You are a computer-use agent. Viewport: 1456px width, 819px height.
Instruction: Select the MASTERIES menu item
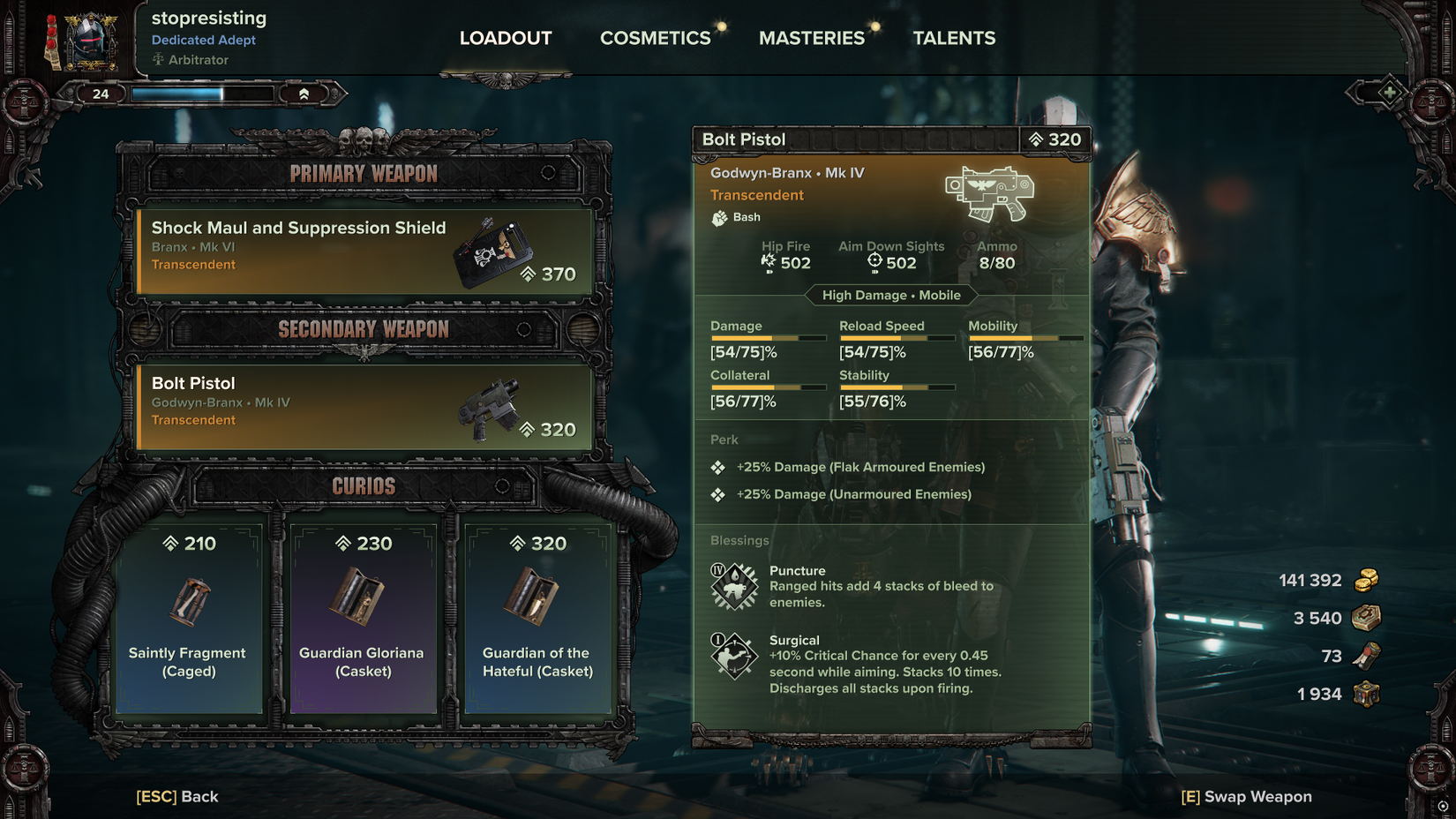point(811,38)
